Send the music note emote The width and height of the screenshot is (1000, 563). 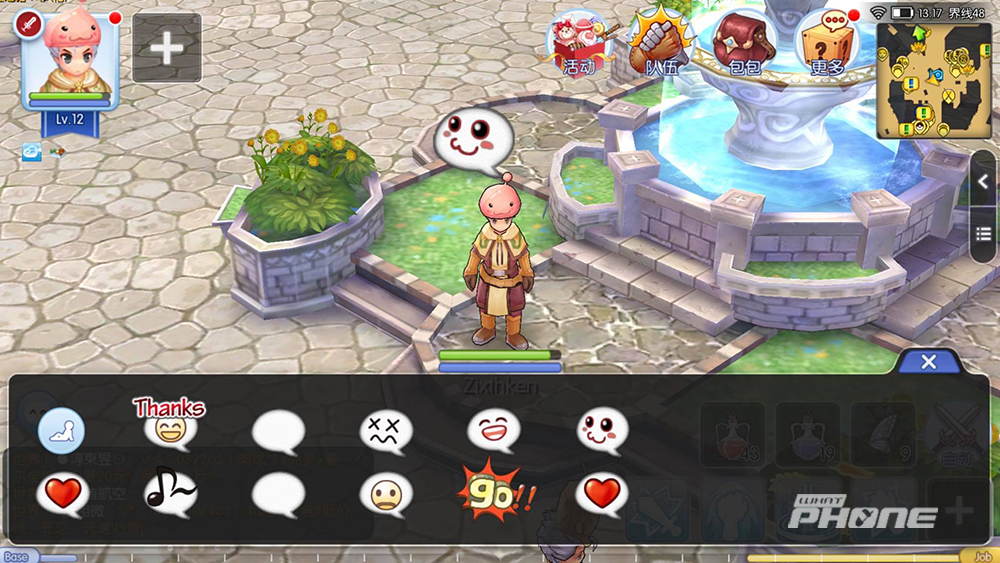click(170, 492)
